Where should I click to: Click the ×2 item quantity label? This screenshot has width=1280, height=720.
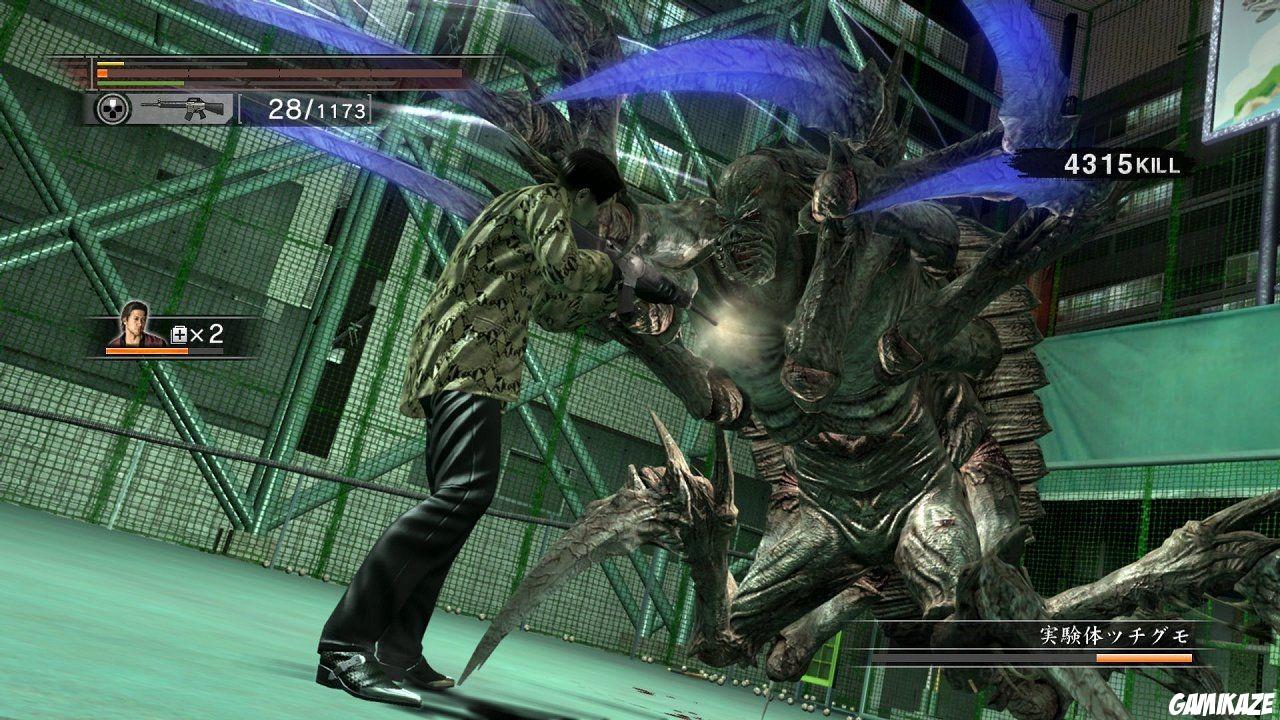click(204, 333)
